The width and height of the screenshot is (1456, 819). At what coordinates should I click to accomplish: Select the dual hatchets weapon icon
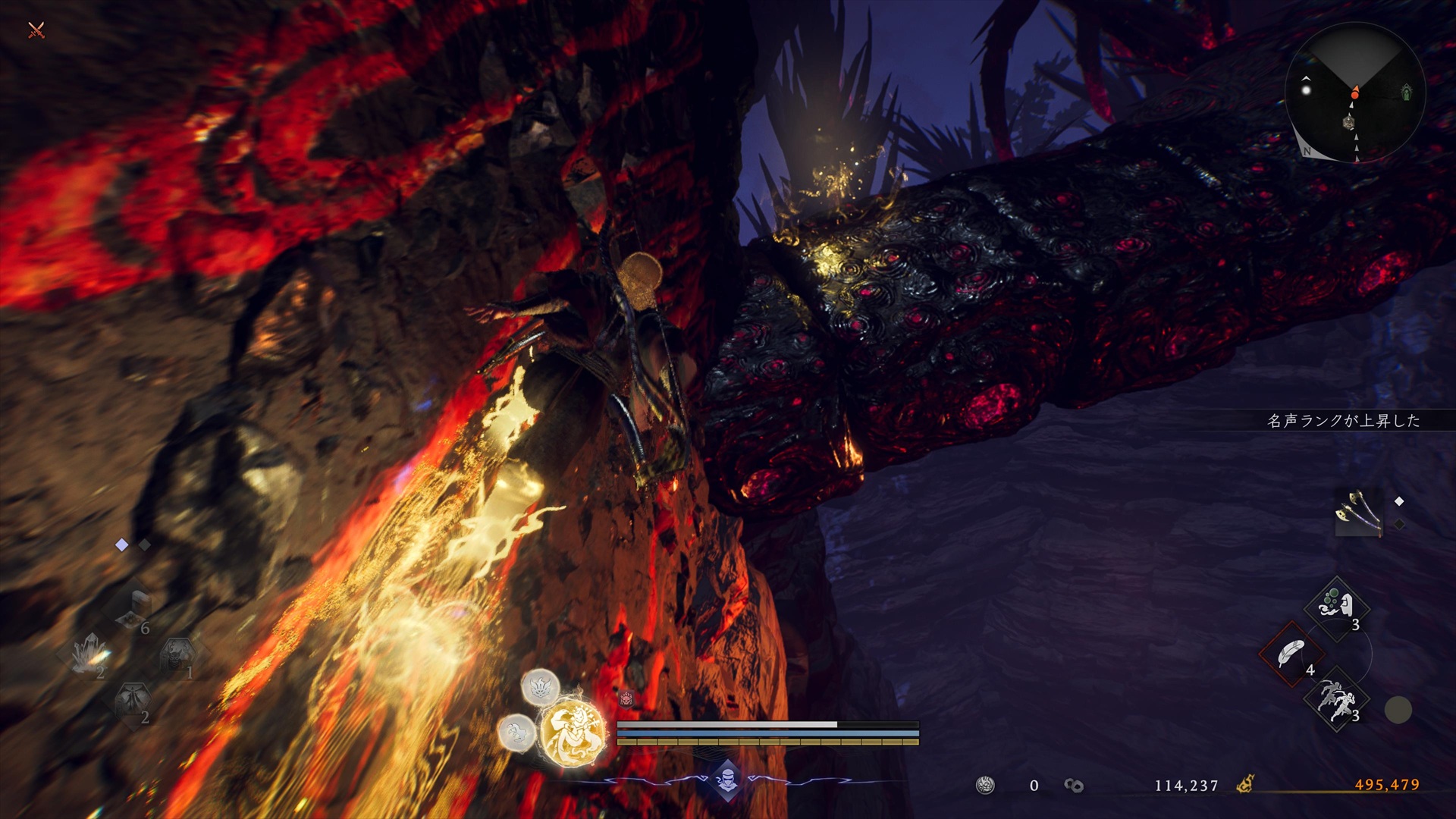tap(1359, 512)
